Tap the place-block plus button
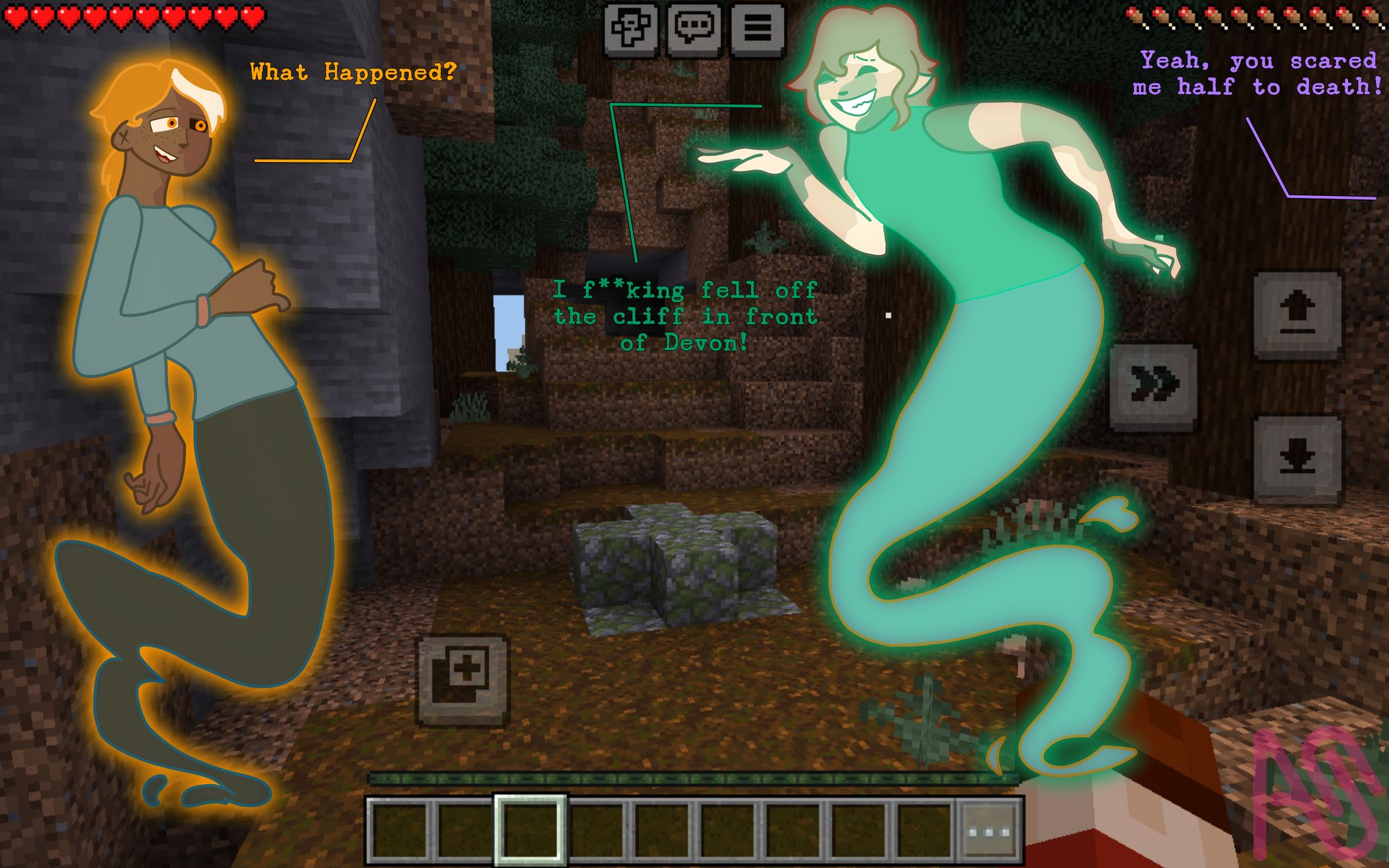Screen dimensions: 1389x868 click(x=463, y=679)
